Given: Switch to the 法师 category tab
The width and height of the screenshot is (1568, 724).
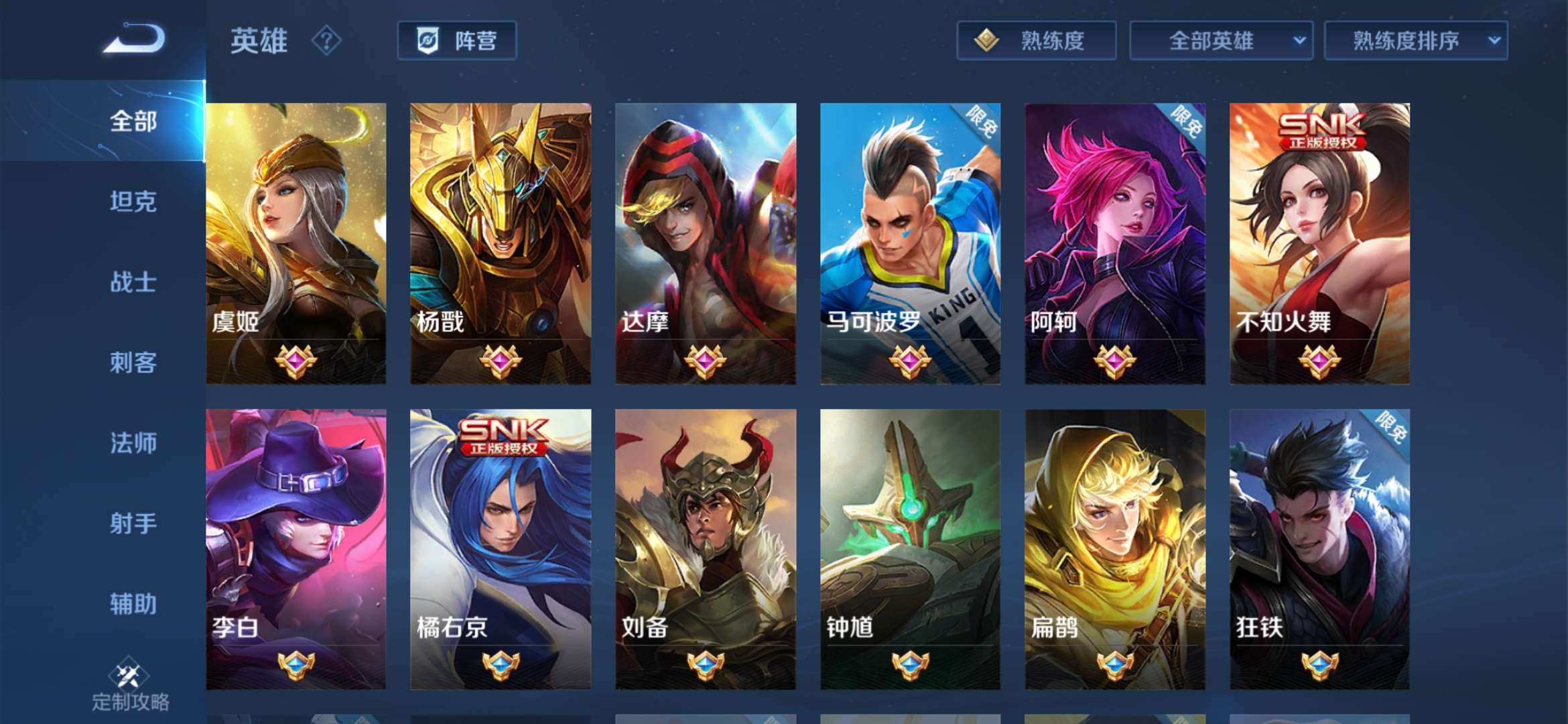Looking at the screenshot, I should point(132,444).
